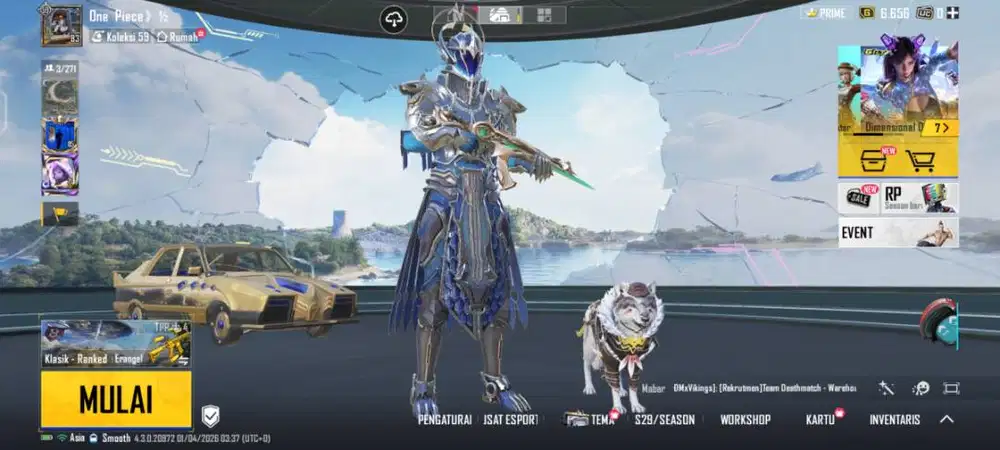Add UC with the plus button
The height and width of the screenshot is (450, 1000).
click(x=952, y=13)
